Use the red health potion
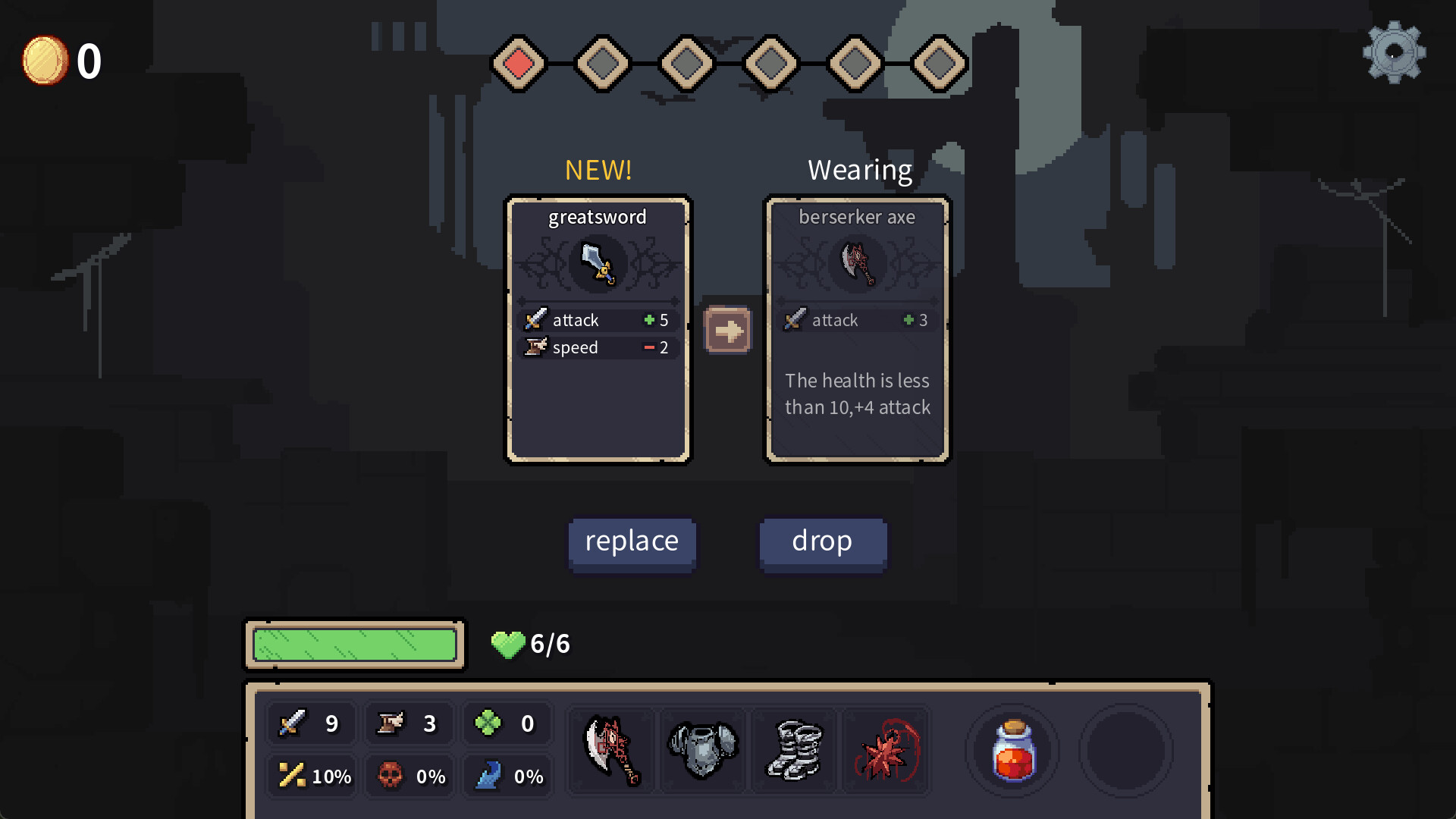The image size is (1456, 819). tap(1012, 750)
